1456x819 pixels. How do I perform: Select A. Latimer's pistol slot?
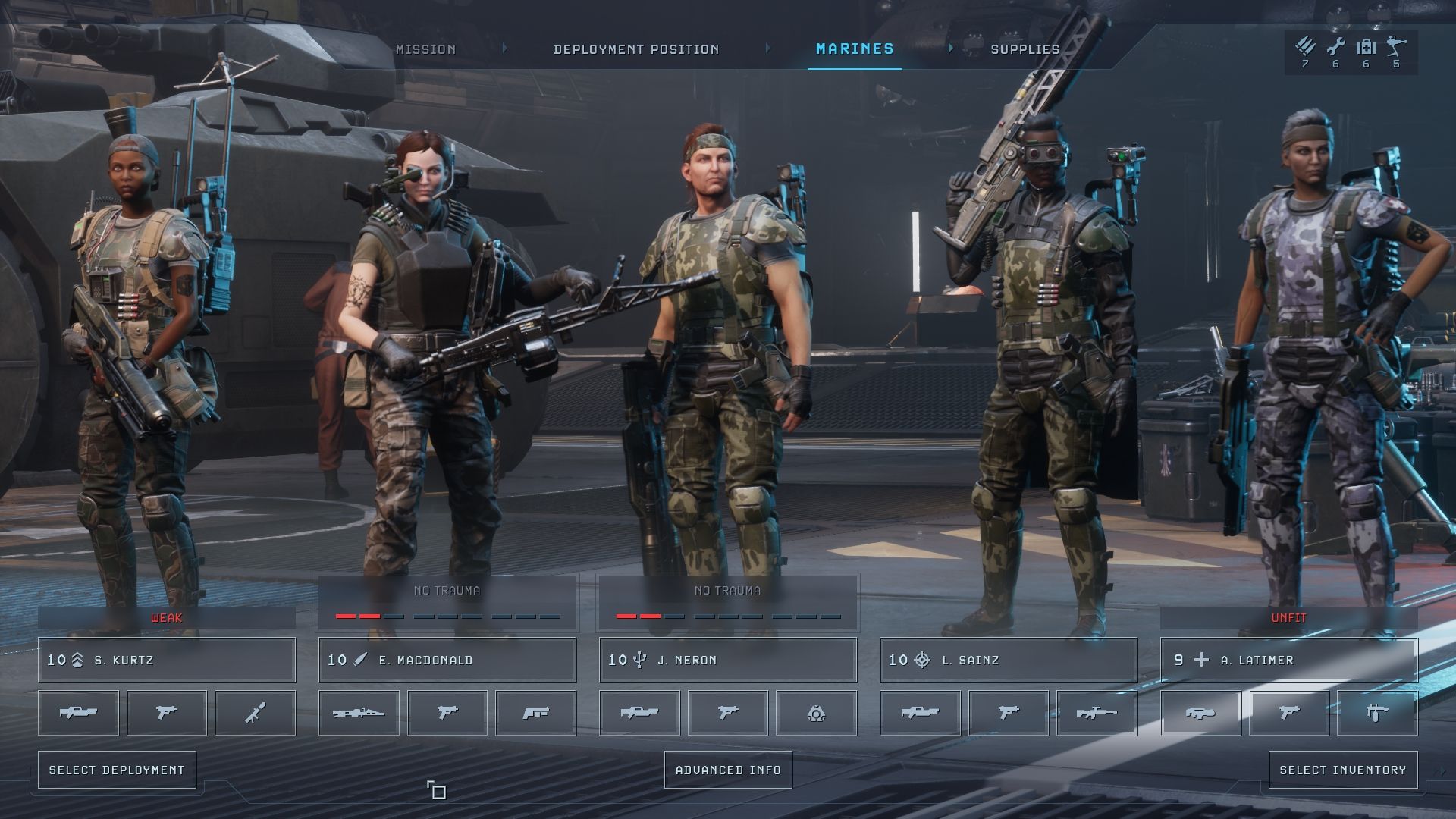(1289, 713)
